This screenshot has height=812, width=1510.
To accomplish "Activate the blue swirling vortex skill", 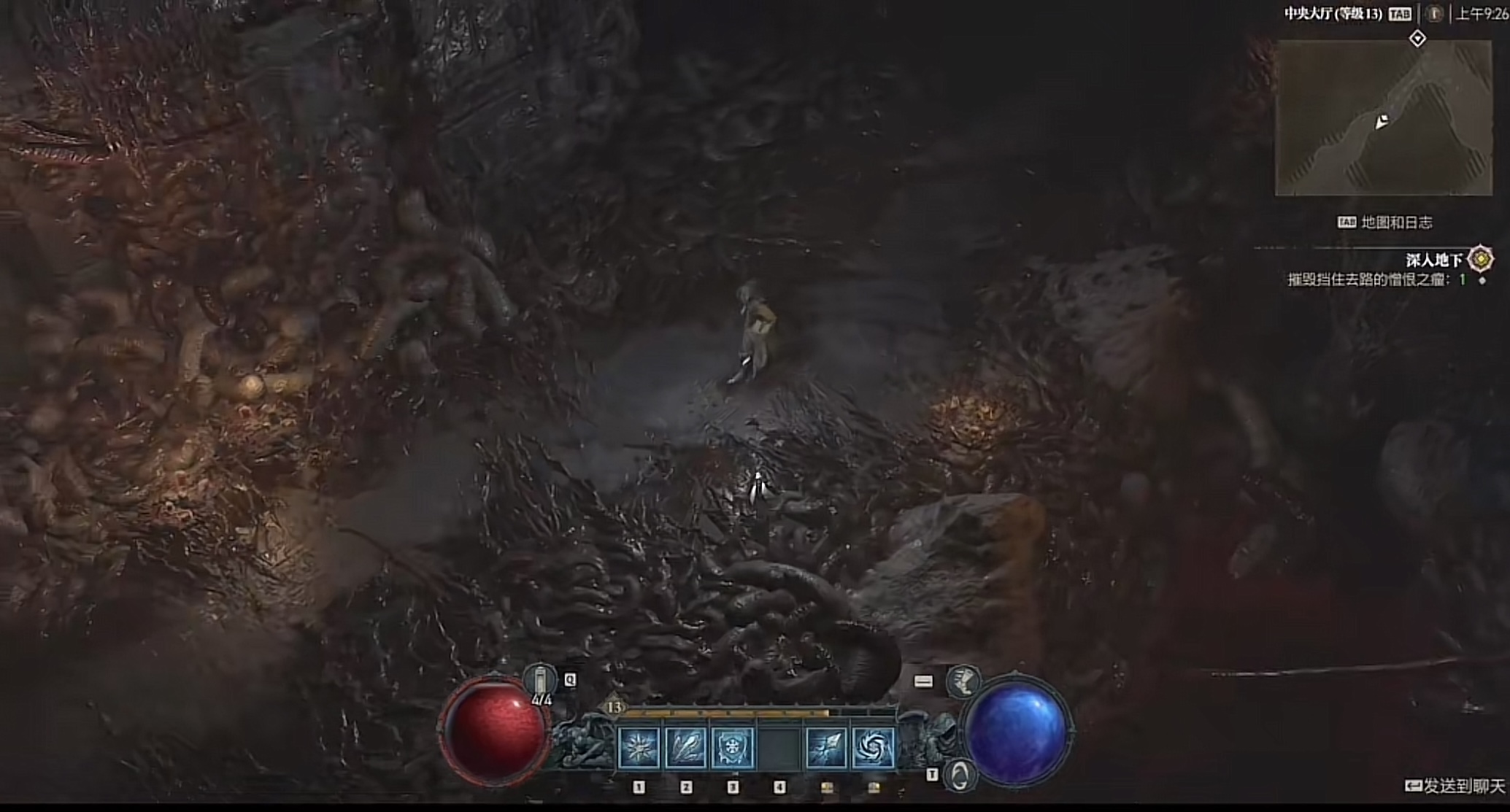I will click(x=873, y=747).
